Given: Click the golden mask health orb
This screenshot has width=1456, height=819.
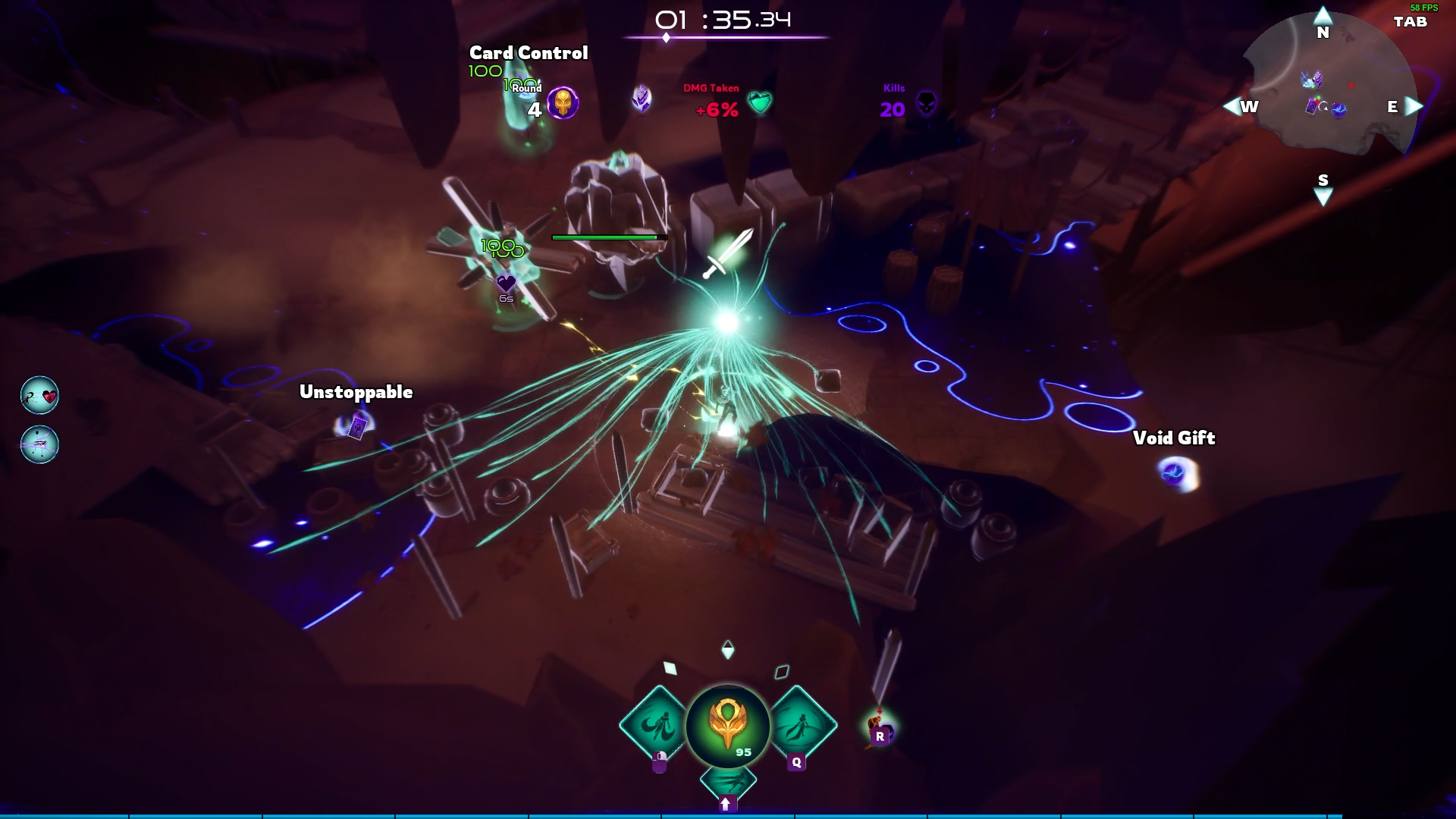Looking at the screenshot, I should pos(727,724).
